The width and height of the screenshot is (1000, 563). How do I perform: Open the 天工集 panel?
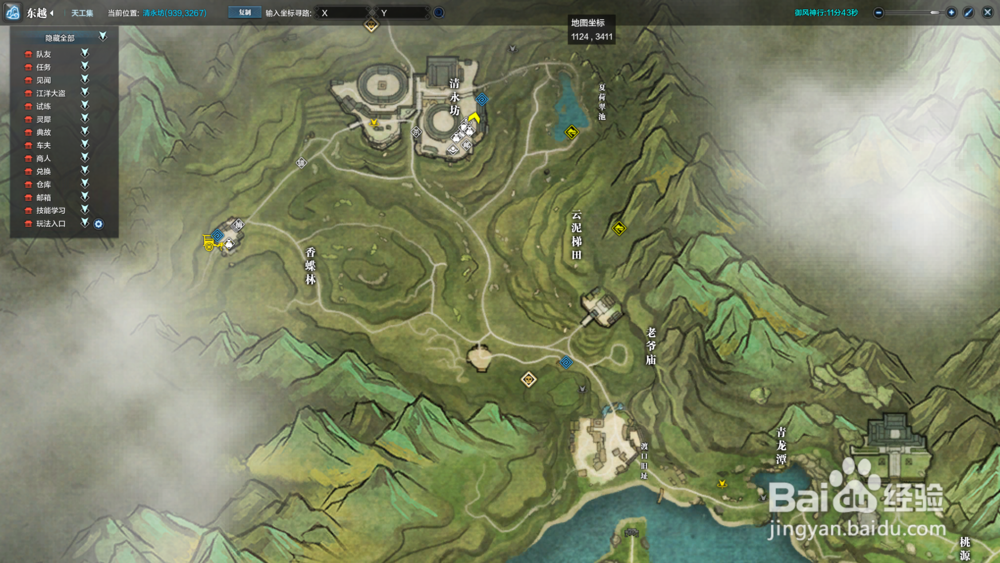pos(81,13)
